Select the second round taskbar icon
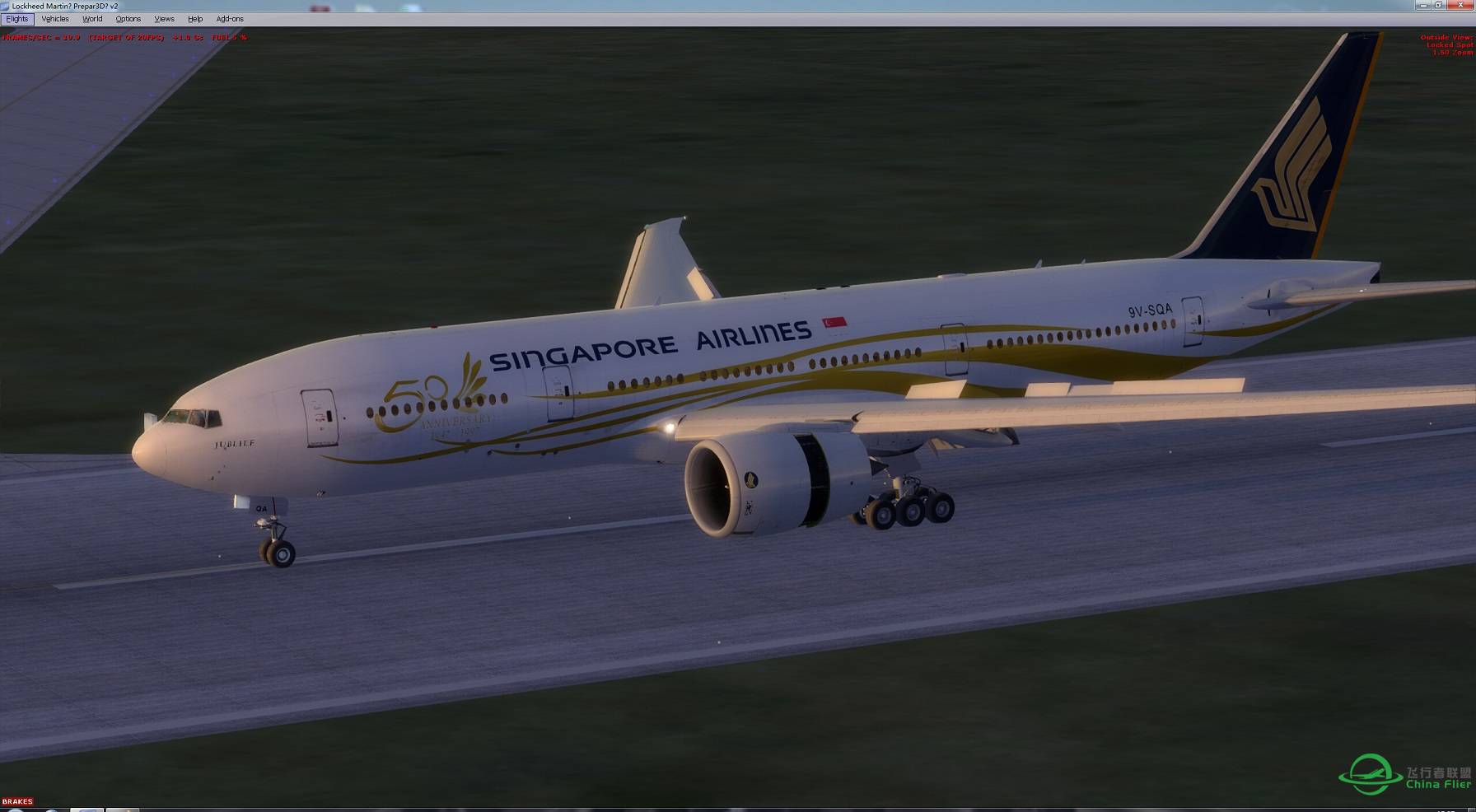Viewport: 1476px width, 812px height. point(52,809)
